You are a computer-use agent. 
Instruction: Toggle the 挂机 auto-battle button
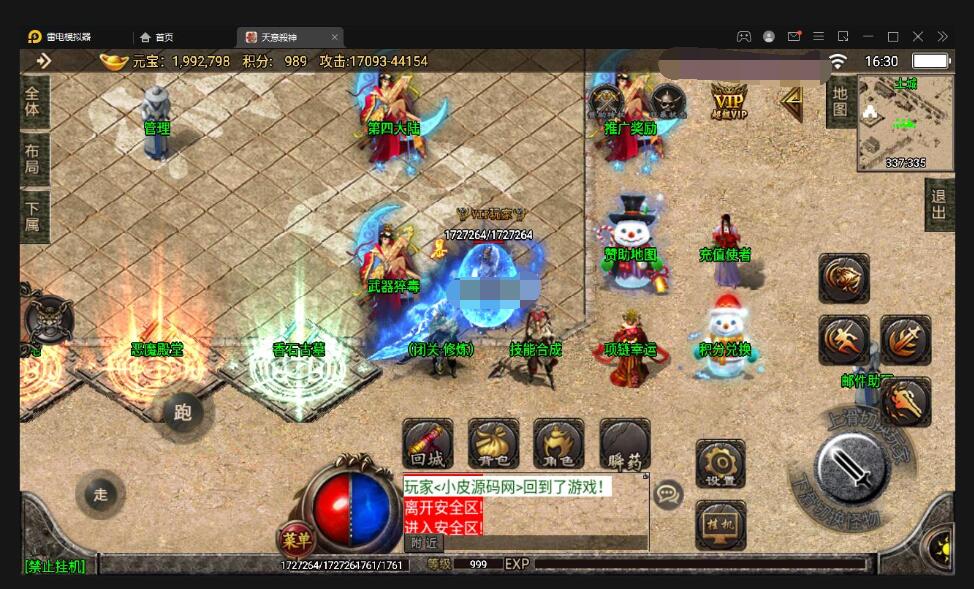click(720, 524)
